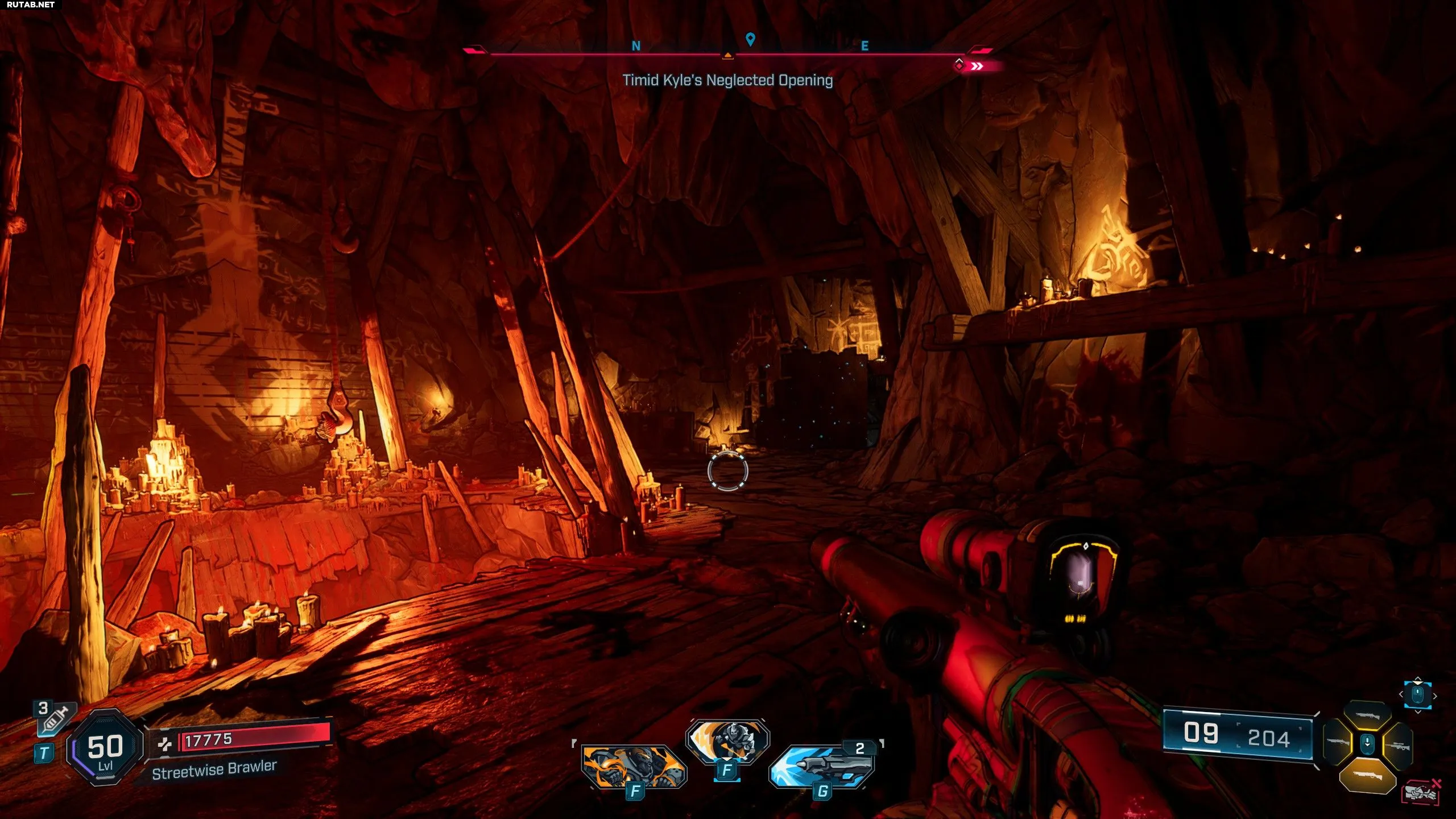This screenshot has height=819, width=1456.
Task: Click the RUTAB.NET watermark
Action: pos(31,5)
